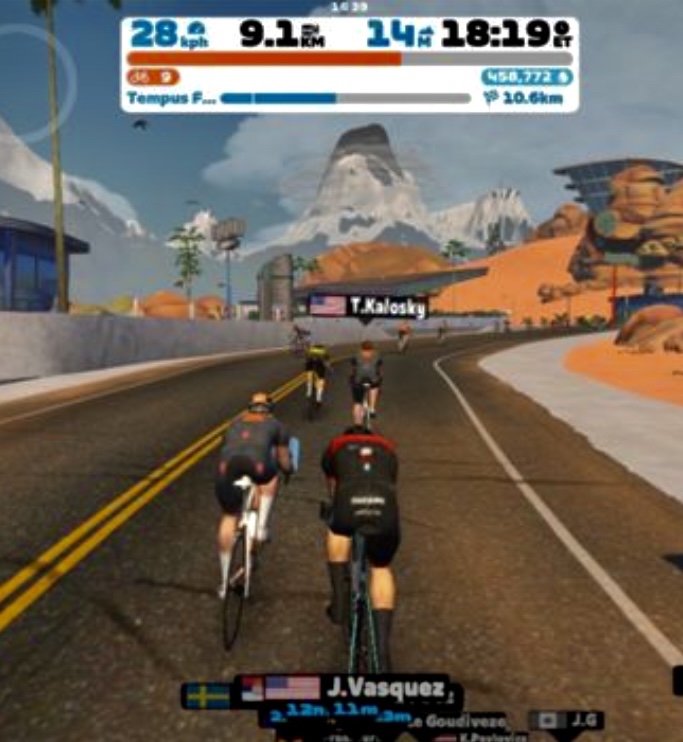This screenshot has height=742, width=683.
Task: Click the blue drops counter pill
Action: pos(526,77)
